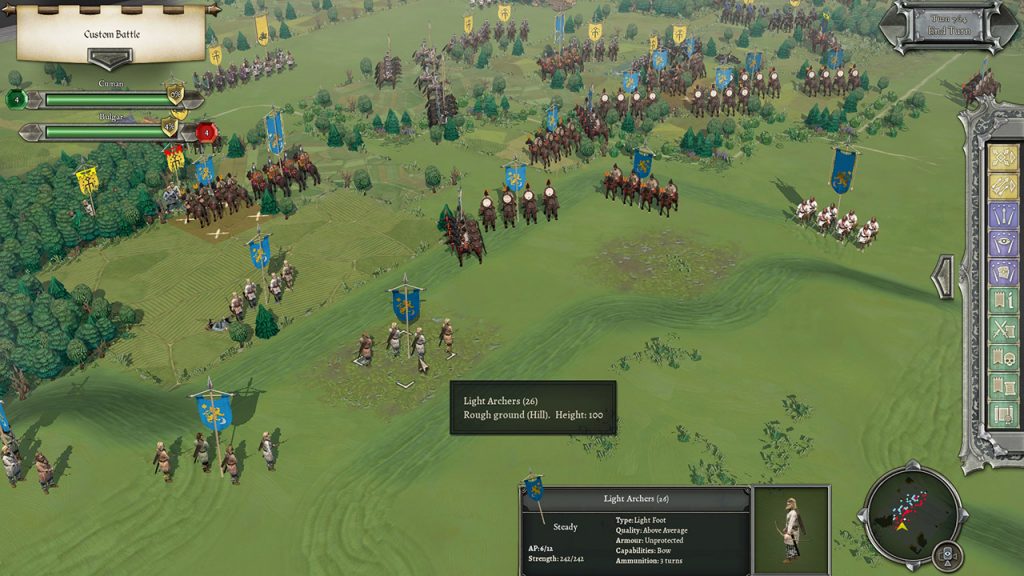The width and height of the screenshot is (1024, 576).
Task: Toggle the purple eye line-of-sight icon
Action: pos(1002,243)
